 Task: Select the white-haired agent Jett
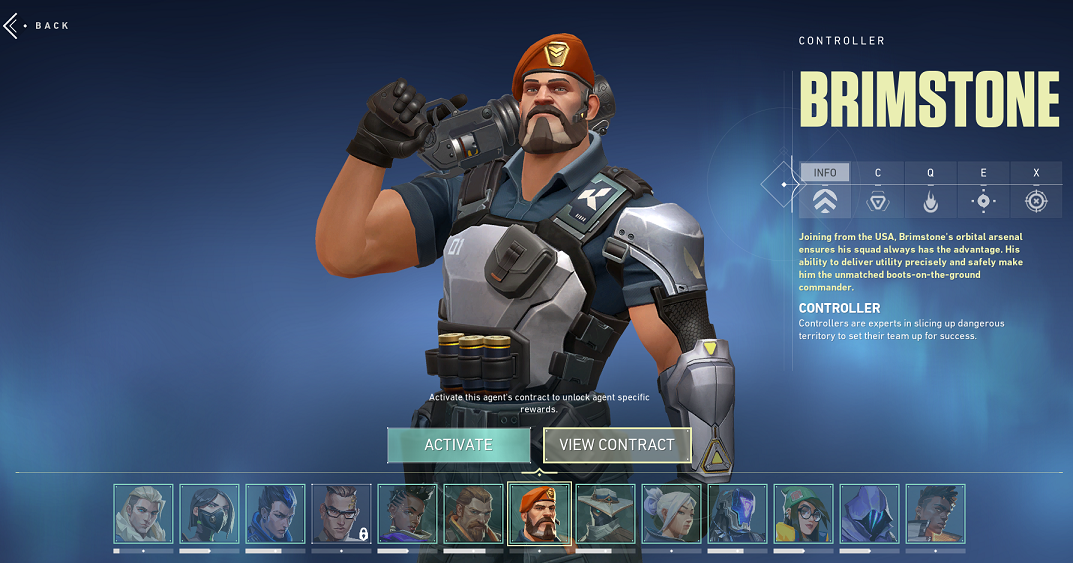(671, 513)
